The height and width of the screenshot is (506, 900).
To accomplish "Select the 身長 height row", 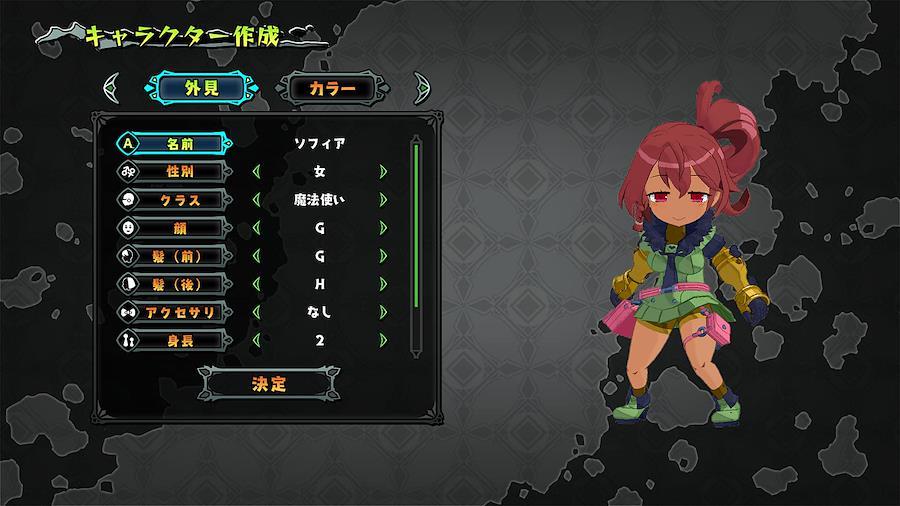I will (173, 341).
